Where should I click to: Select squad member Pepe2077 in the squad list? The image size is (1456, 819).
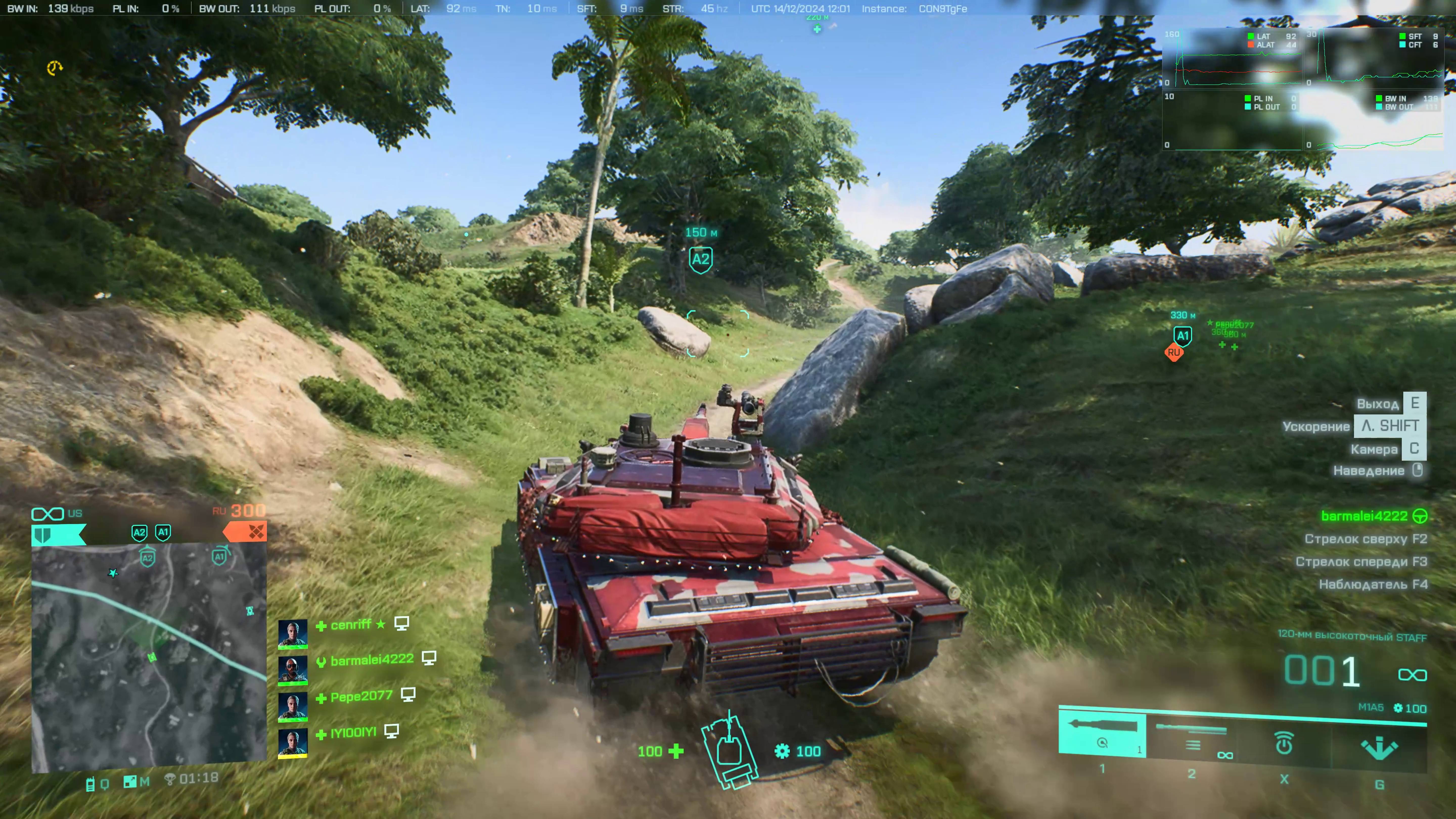point(361,696)
